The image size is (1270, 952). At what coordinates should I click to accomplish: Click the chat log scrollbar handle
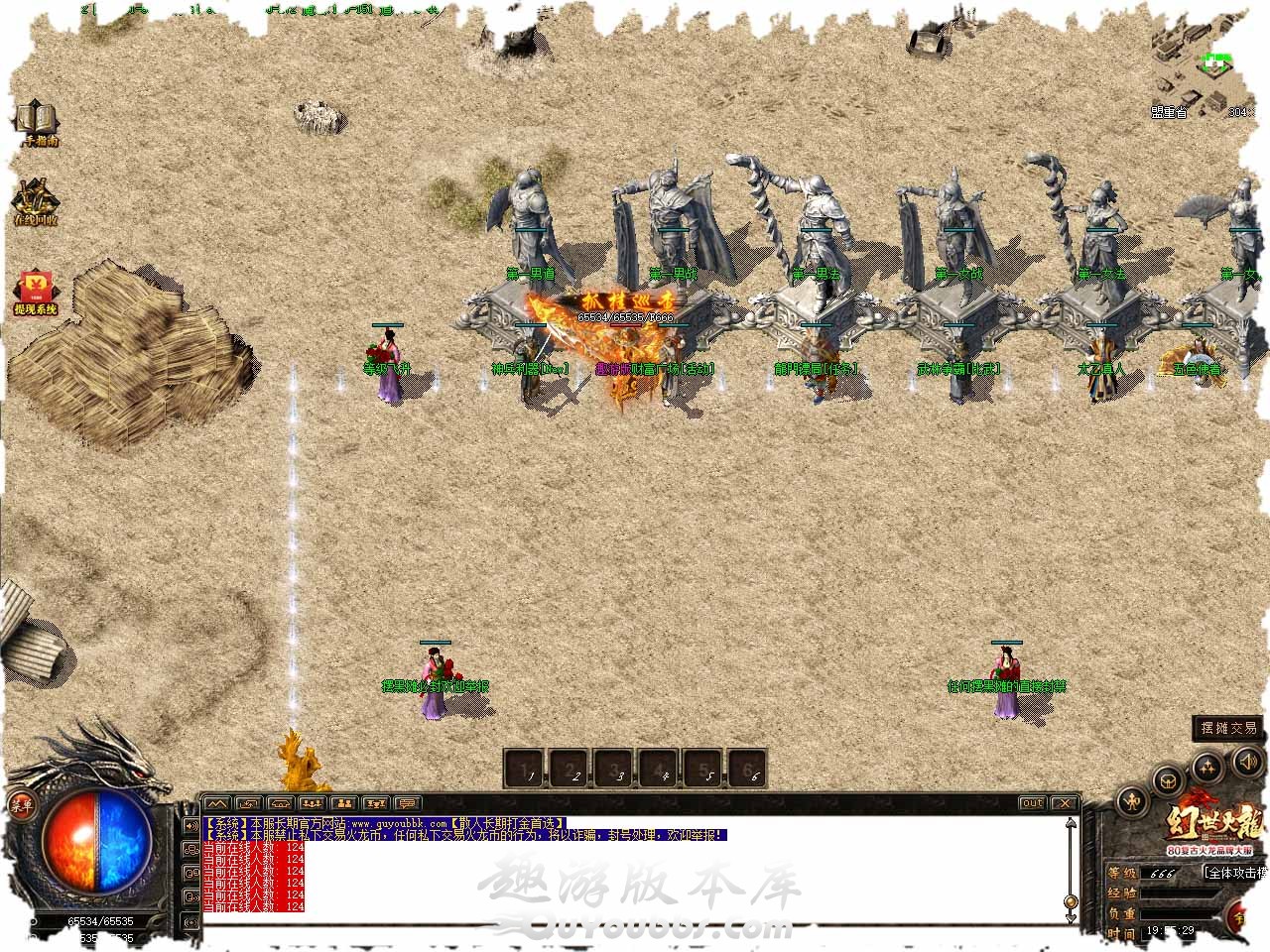click(1071, 902)
